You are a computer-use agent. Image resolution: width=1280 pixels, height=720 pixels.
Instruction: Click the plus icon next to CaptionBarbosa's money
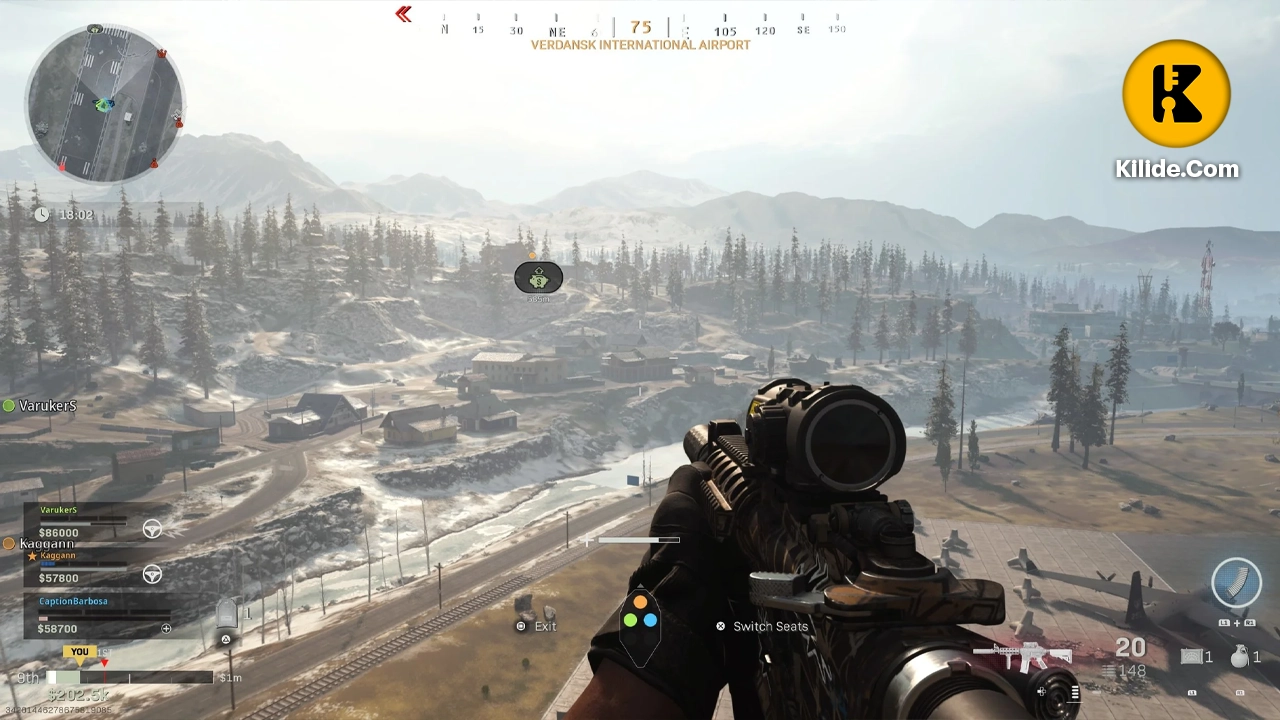coord(166,628)
